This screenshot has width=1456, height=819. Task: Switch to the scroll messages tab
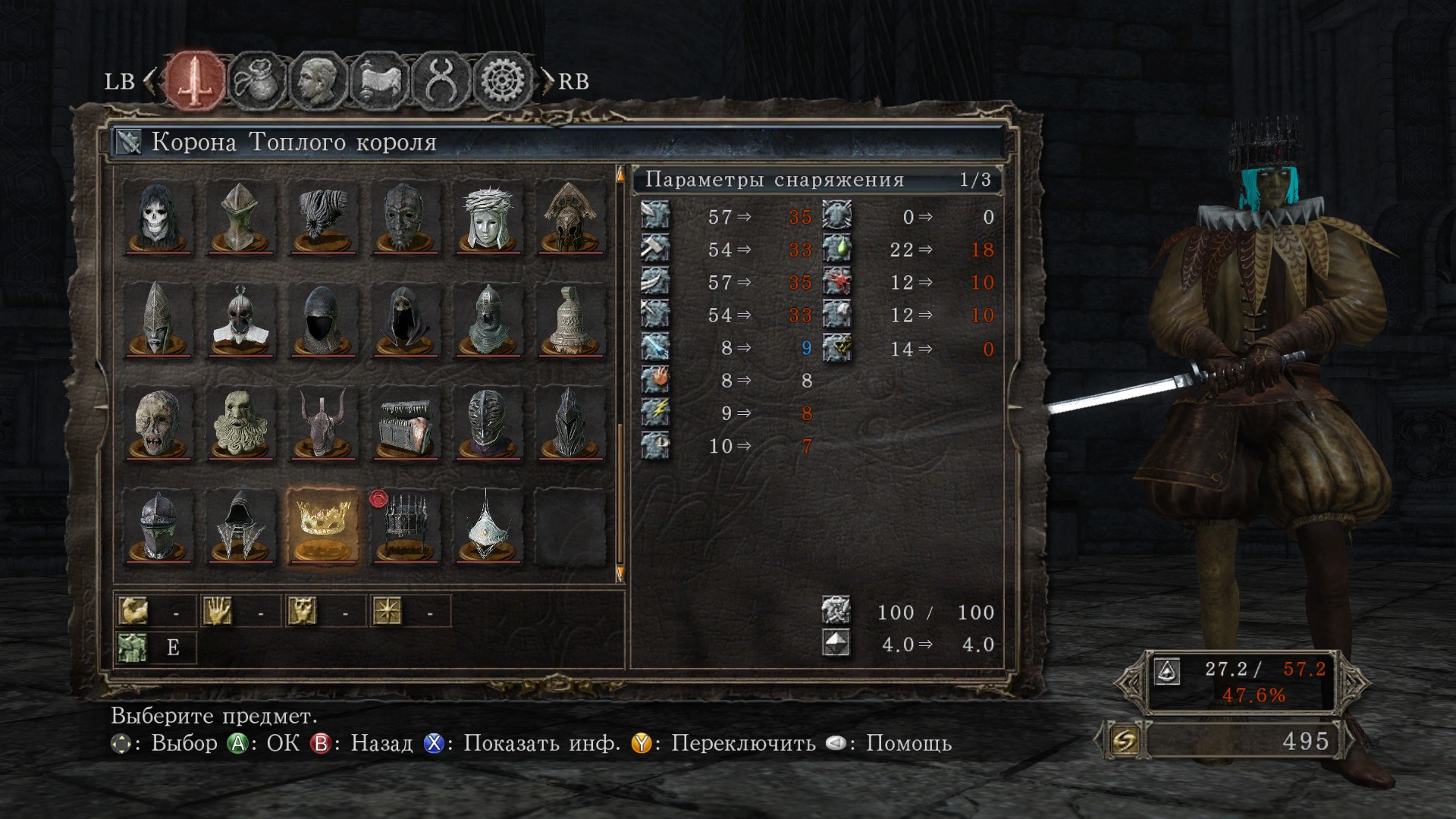(x=379, y=80)
